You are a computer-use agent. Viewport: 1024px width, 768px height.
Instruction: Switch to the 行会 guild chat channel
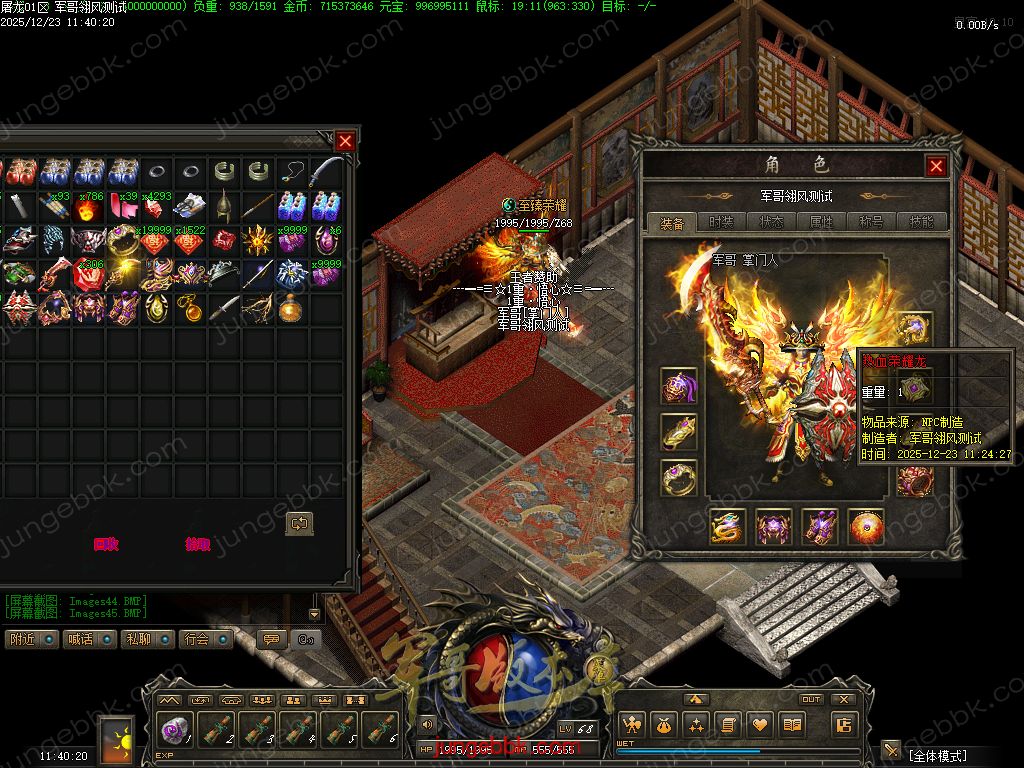pyautogui.click(x=205, y=639)
